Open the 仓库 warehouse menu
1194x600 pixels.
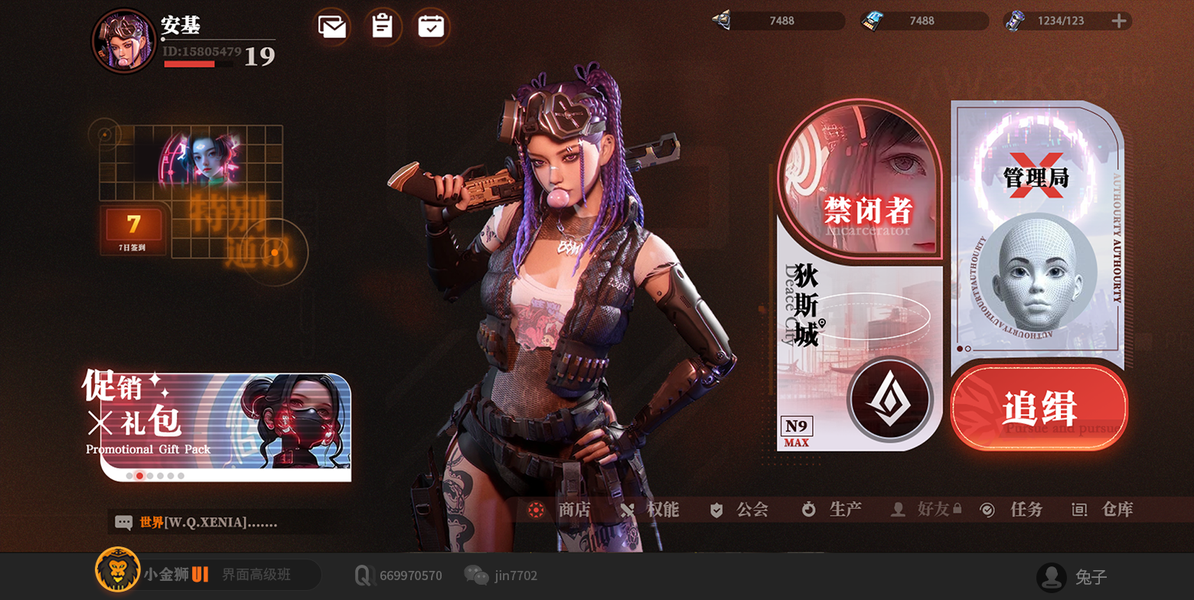tap(1104, 510)
